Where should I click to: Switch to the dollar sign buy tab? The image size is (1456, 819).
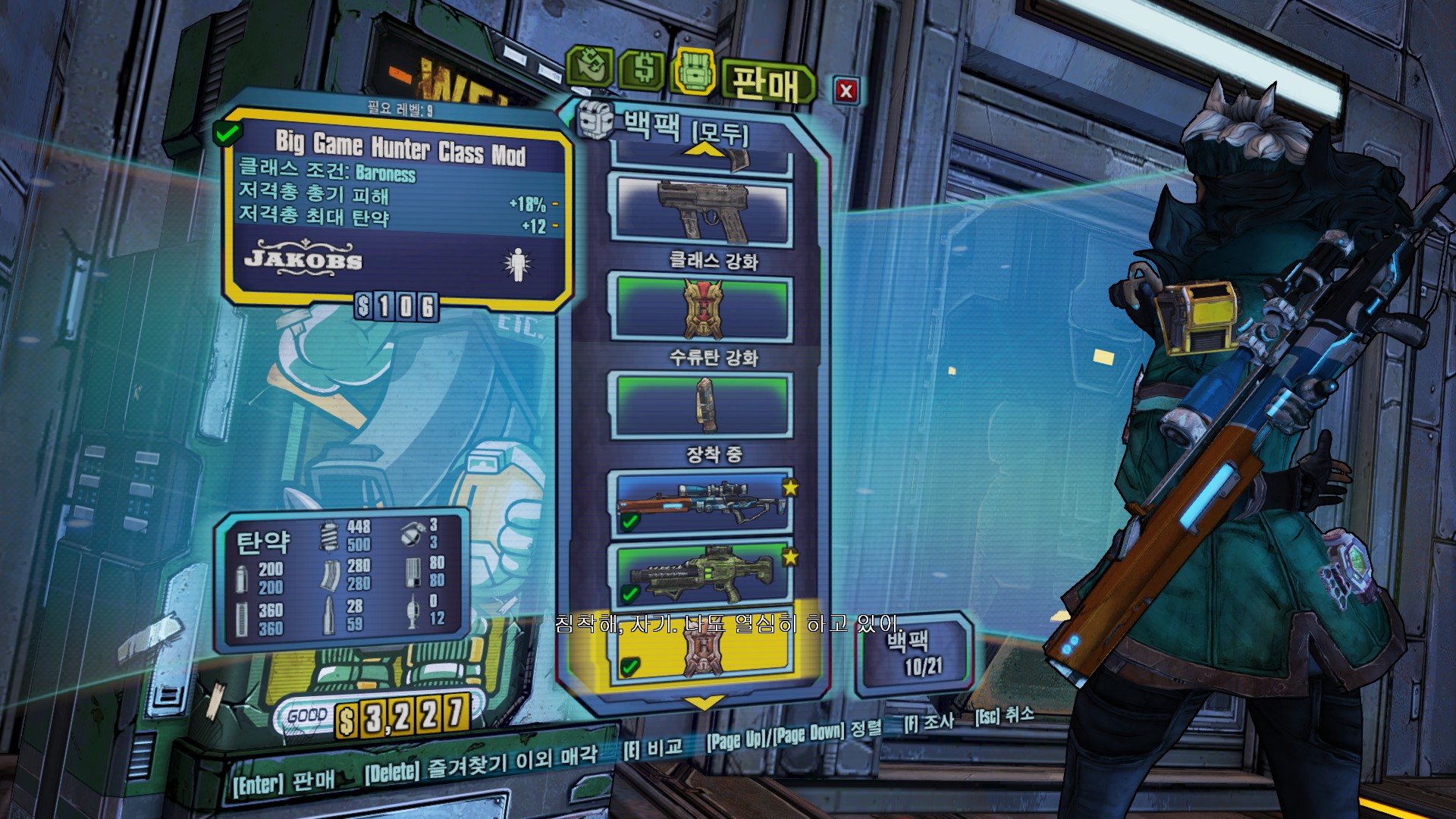(x=643, y=70)
